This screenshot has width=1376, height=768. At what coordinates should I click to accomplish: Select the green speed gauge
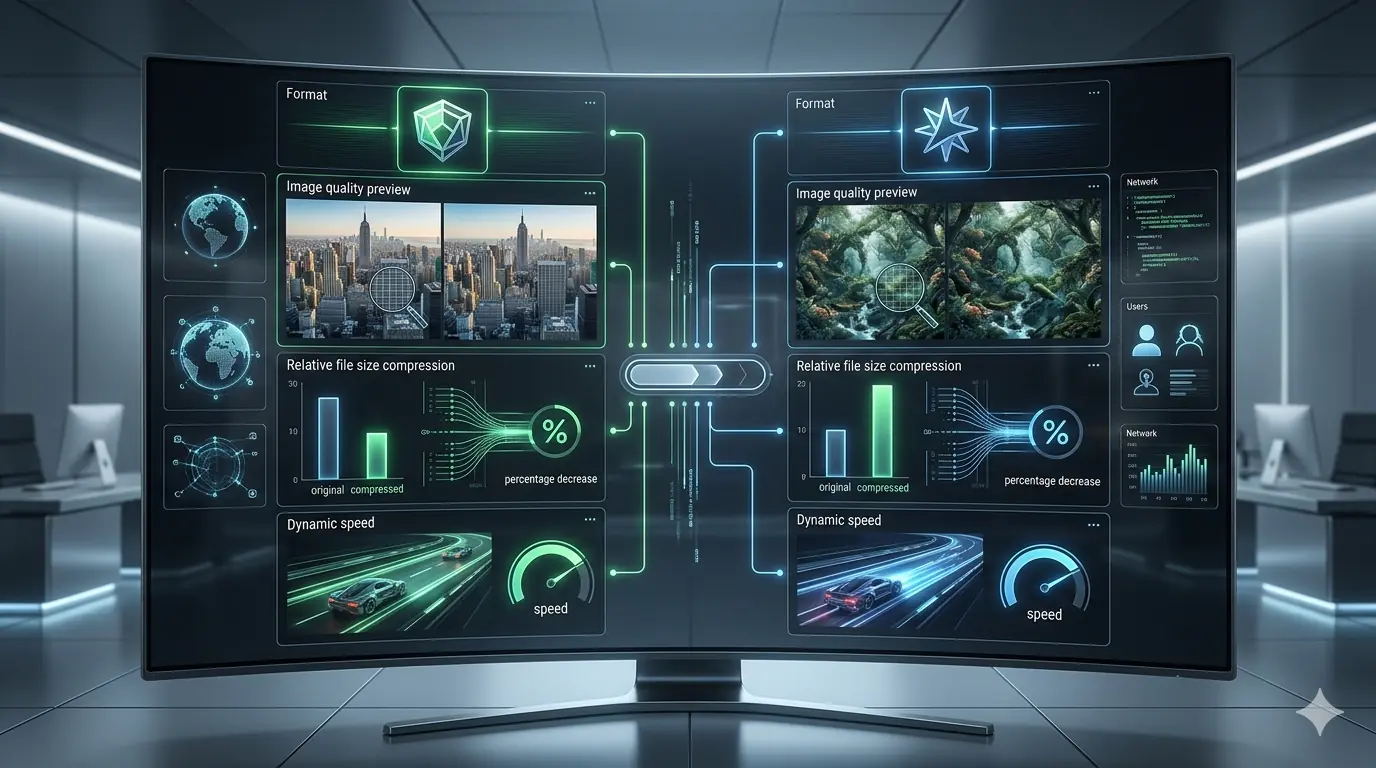(547, 576)
